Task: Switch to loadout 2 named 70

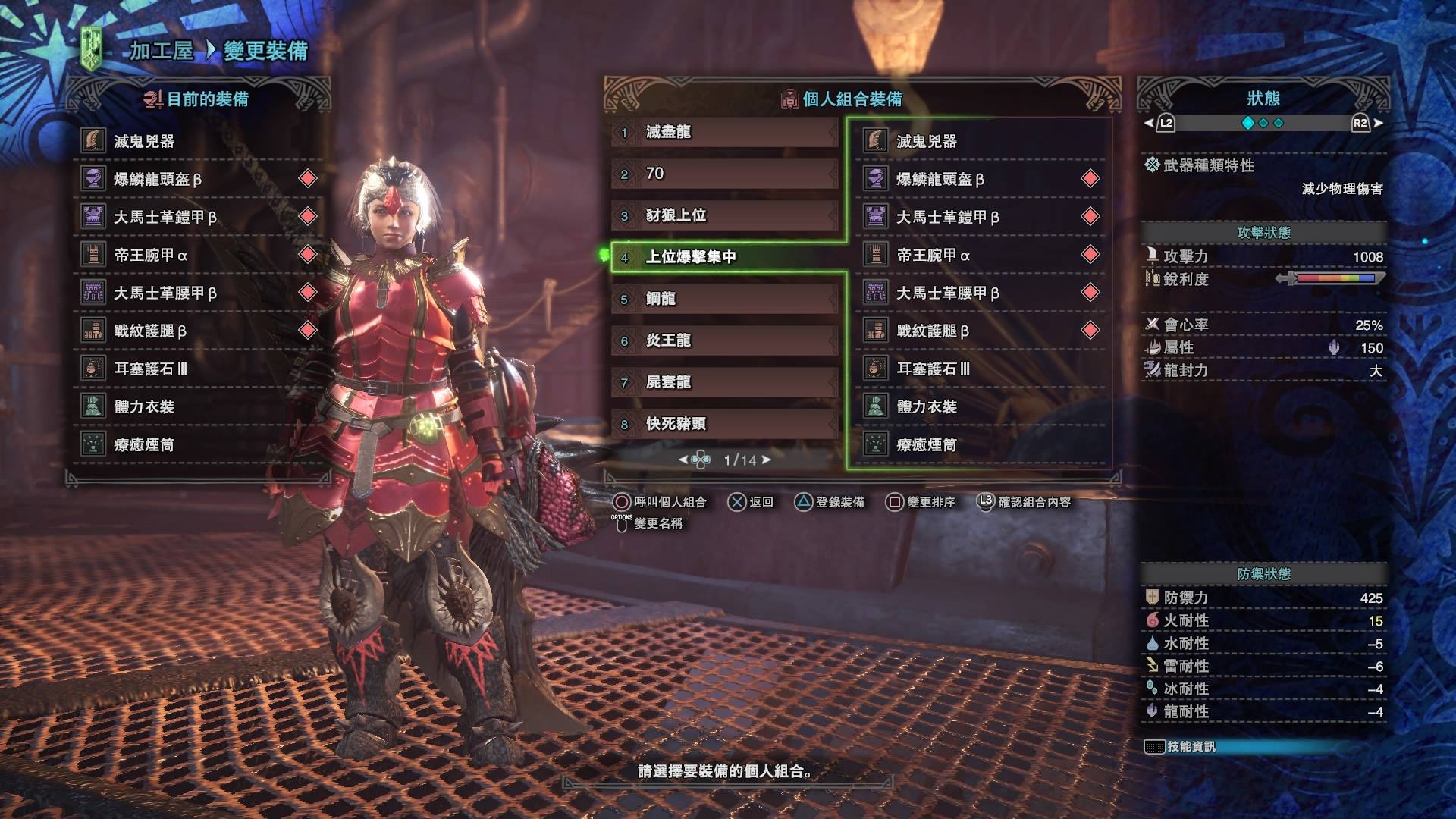Action: click(720, 174)
